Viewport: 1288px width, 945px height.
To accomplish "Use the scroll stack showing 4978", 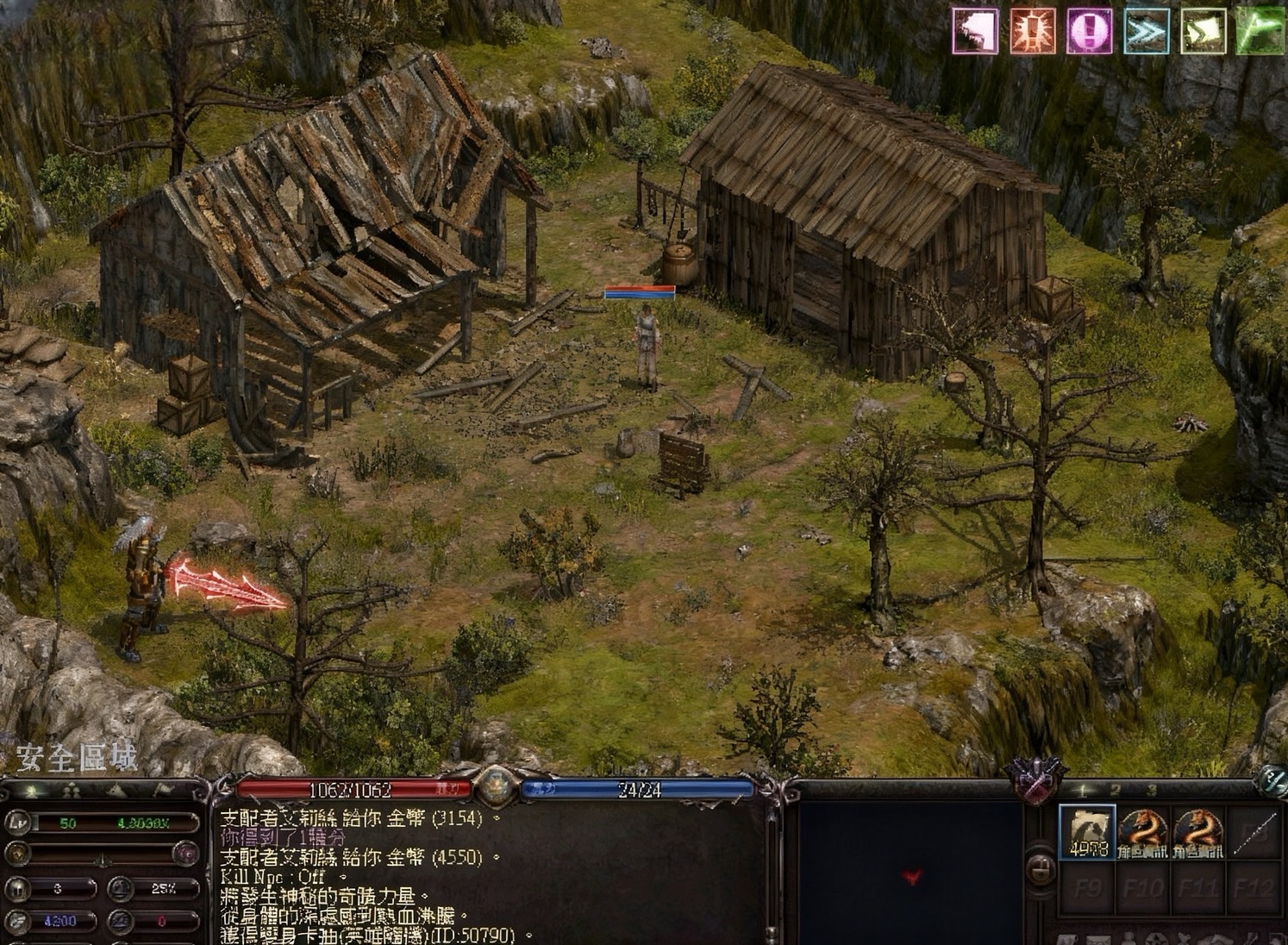I will [x=1087, y=833].
